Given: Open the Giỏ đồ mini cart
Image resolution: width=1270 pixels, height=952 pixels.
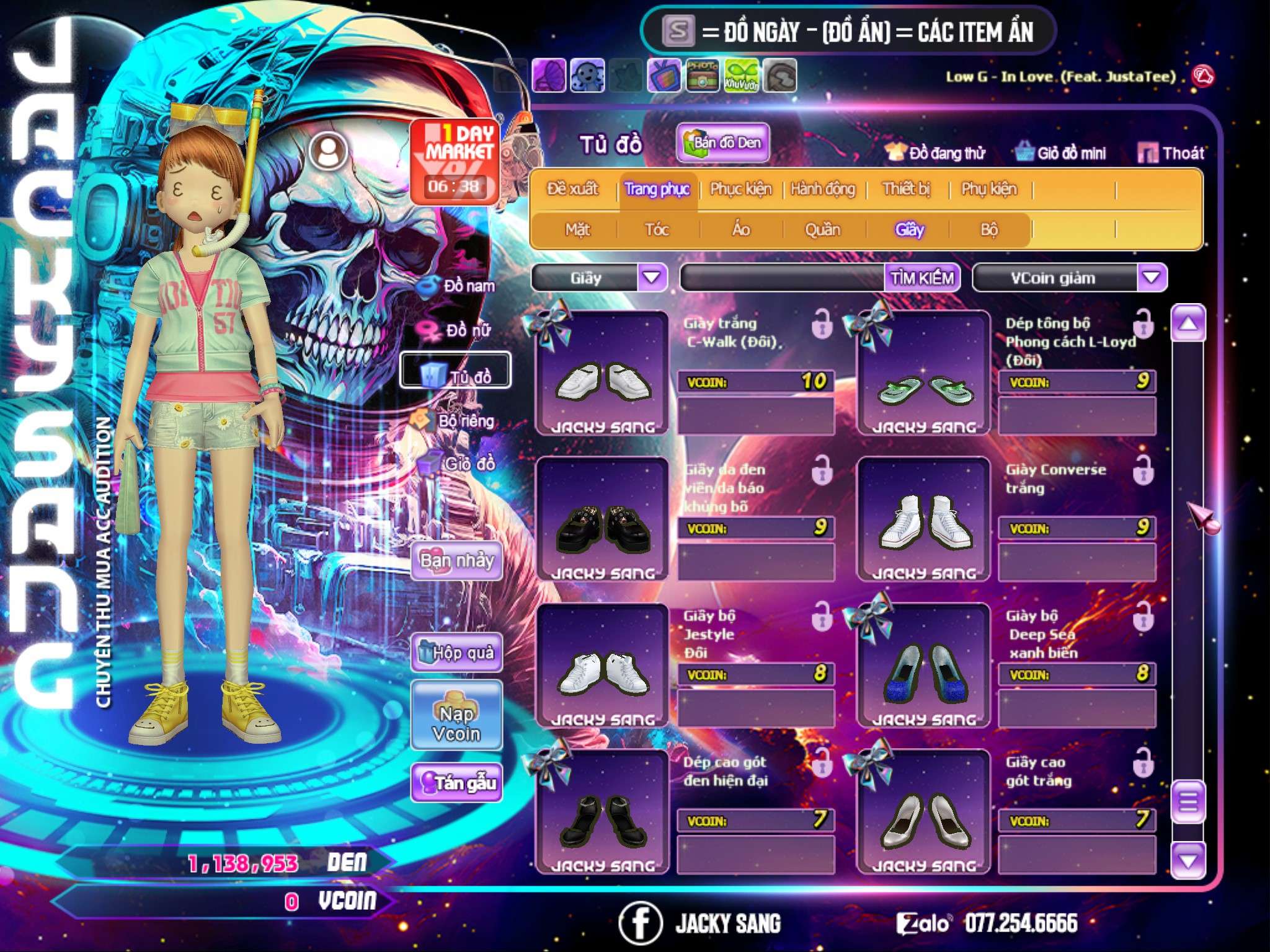Looking at the screenshot, I should (x=1061, y=152).
